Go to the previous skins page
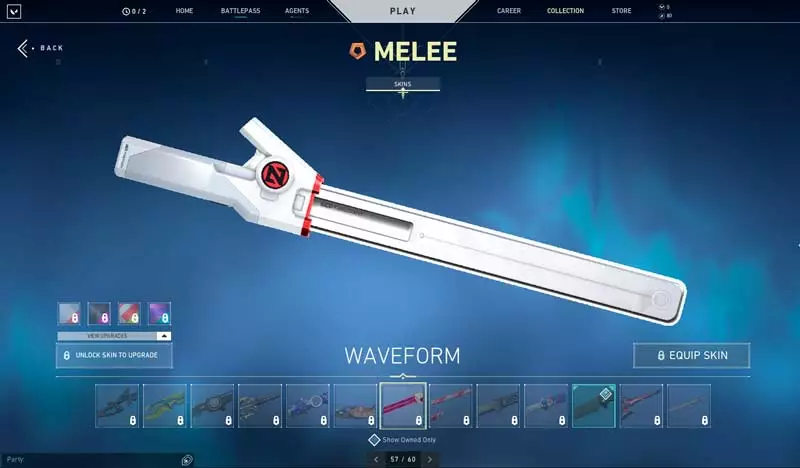Screen dimensions: 800x468 point(376,459)
